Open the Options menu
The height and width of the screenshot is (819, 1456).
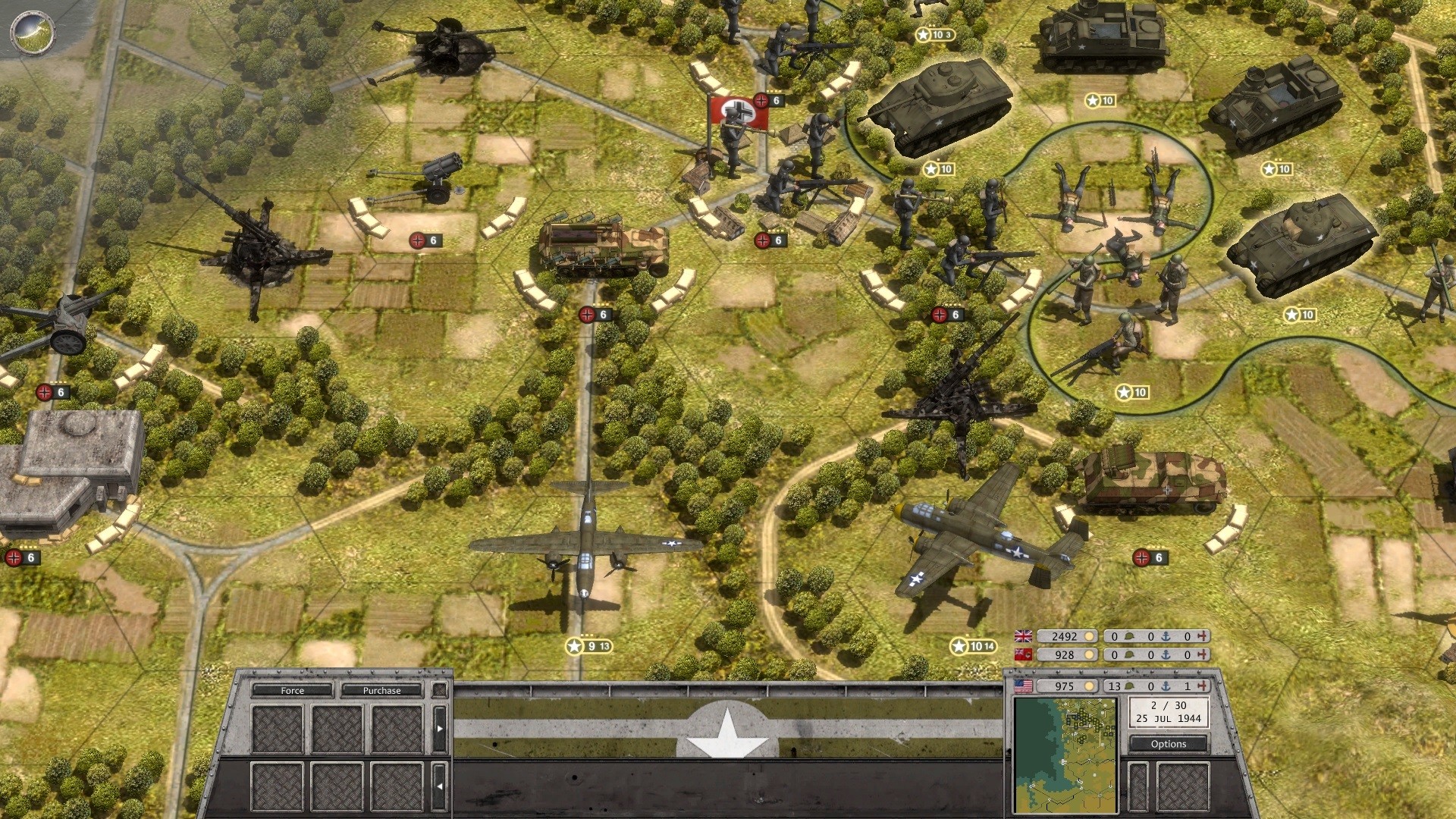pos(1168,744)
